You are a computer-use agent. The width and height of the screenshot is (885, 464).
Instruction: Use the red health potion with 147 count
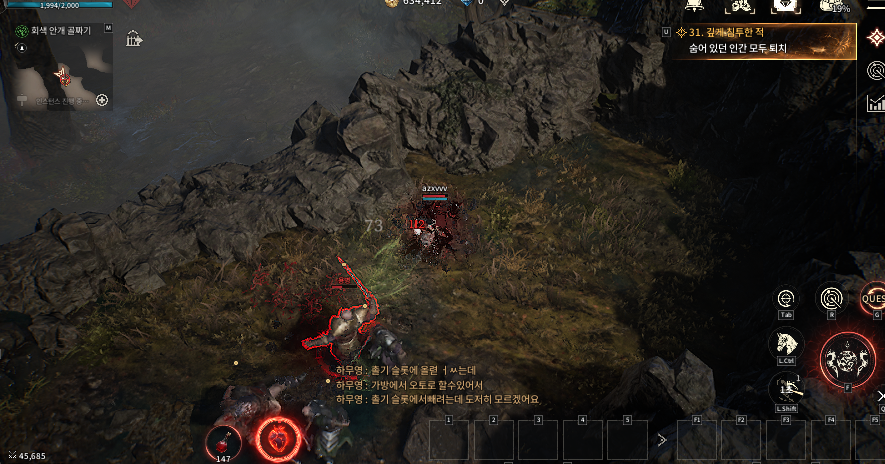pos(223,441)
